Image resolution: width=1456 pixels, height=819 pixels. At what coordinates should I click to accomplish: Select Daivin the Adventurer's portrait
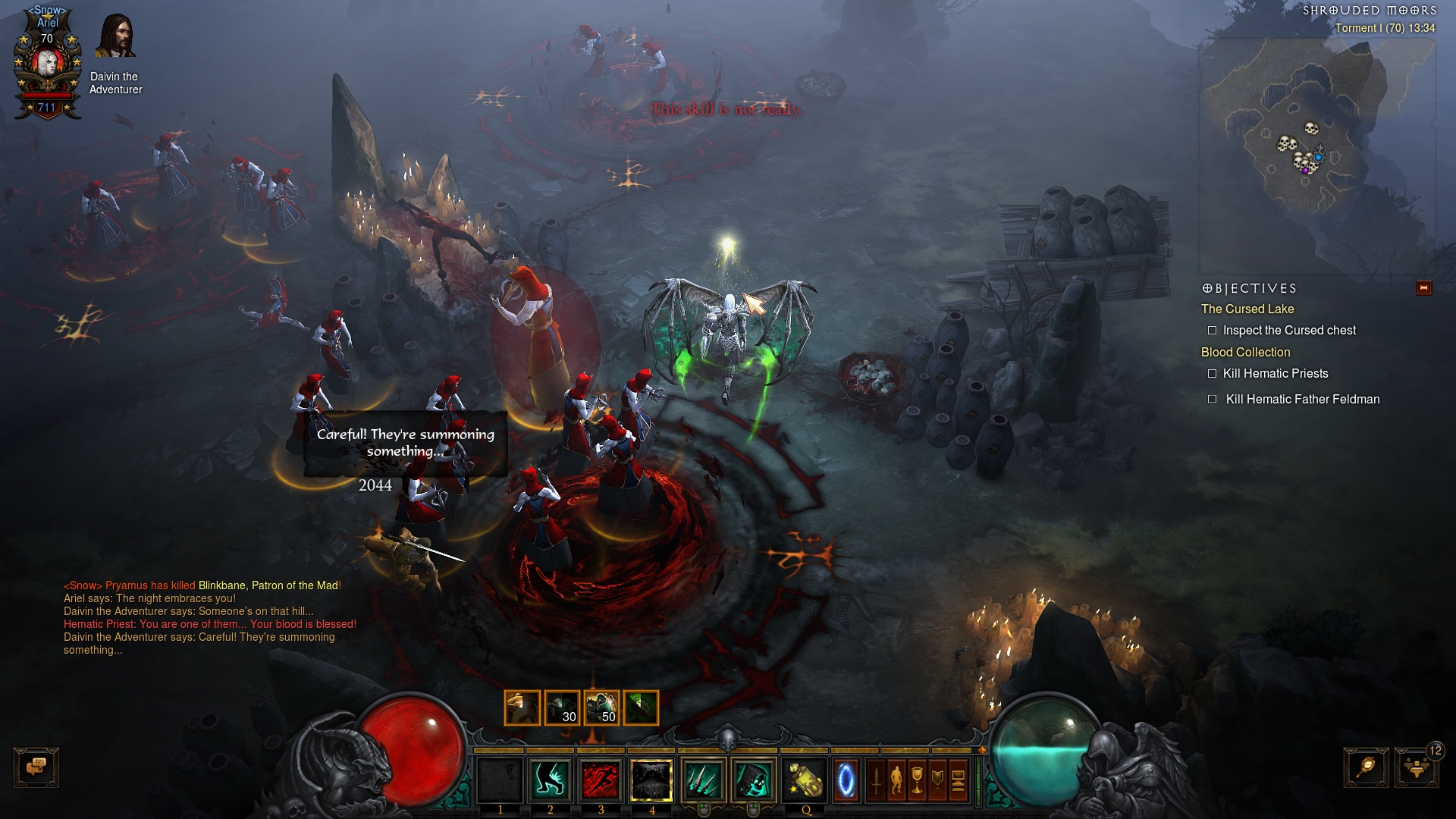tap(115, 36)
